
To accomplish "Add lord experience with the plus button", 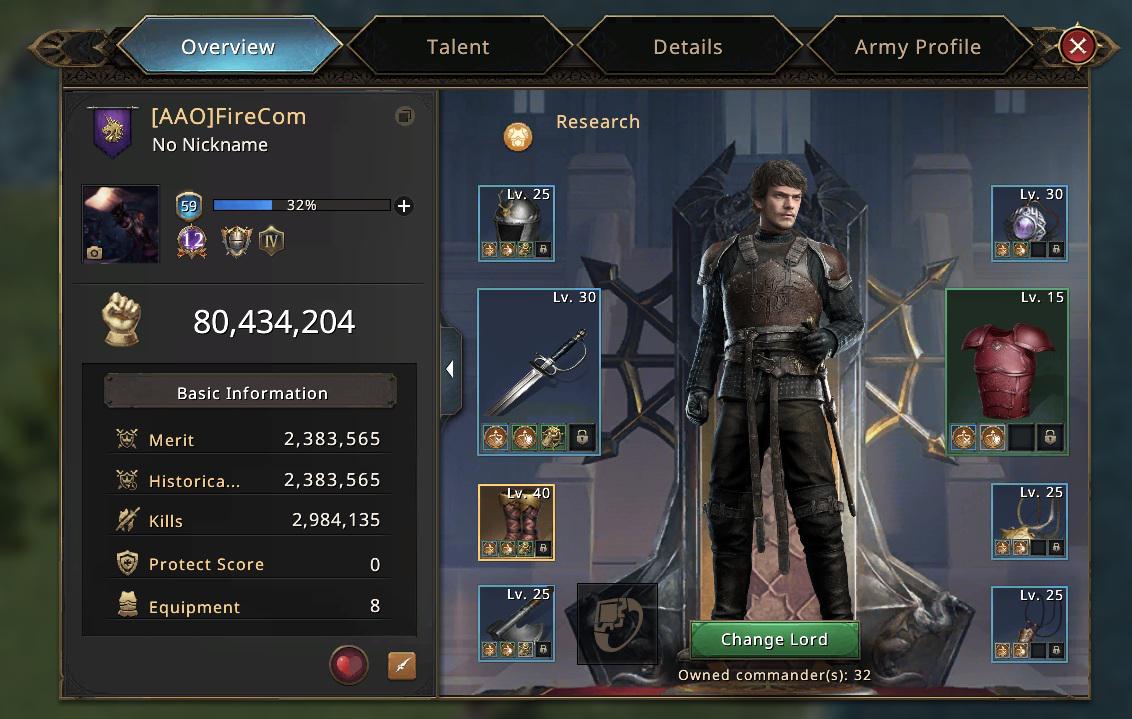I will coord(404,206).
